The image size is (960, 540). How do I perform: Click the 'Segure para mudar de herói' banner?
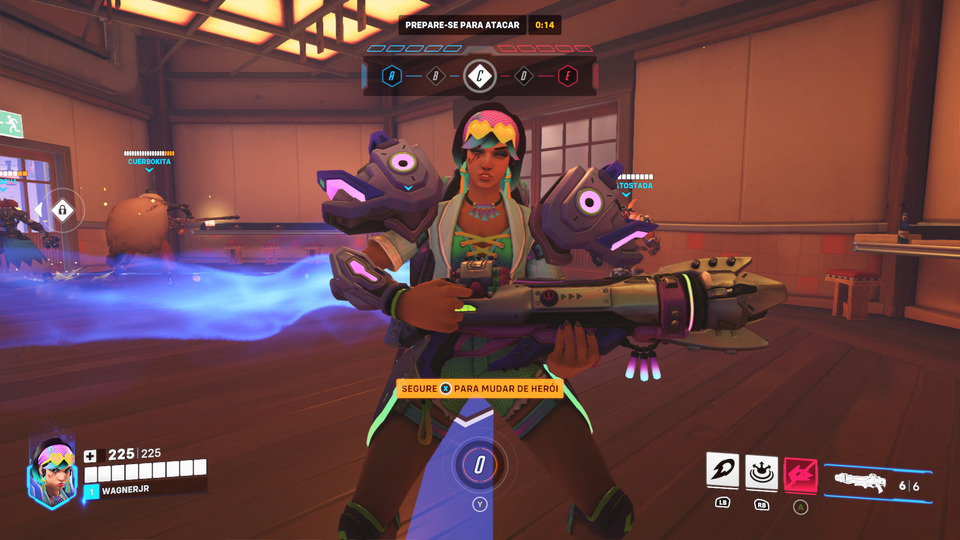point(480,388)
